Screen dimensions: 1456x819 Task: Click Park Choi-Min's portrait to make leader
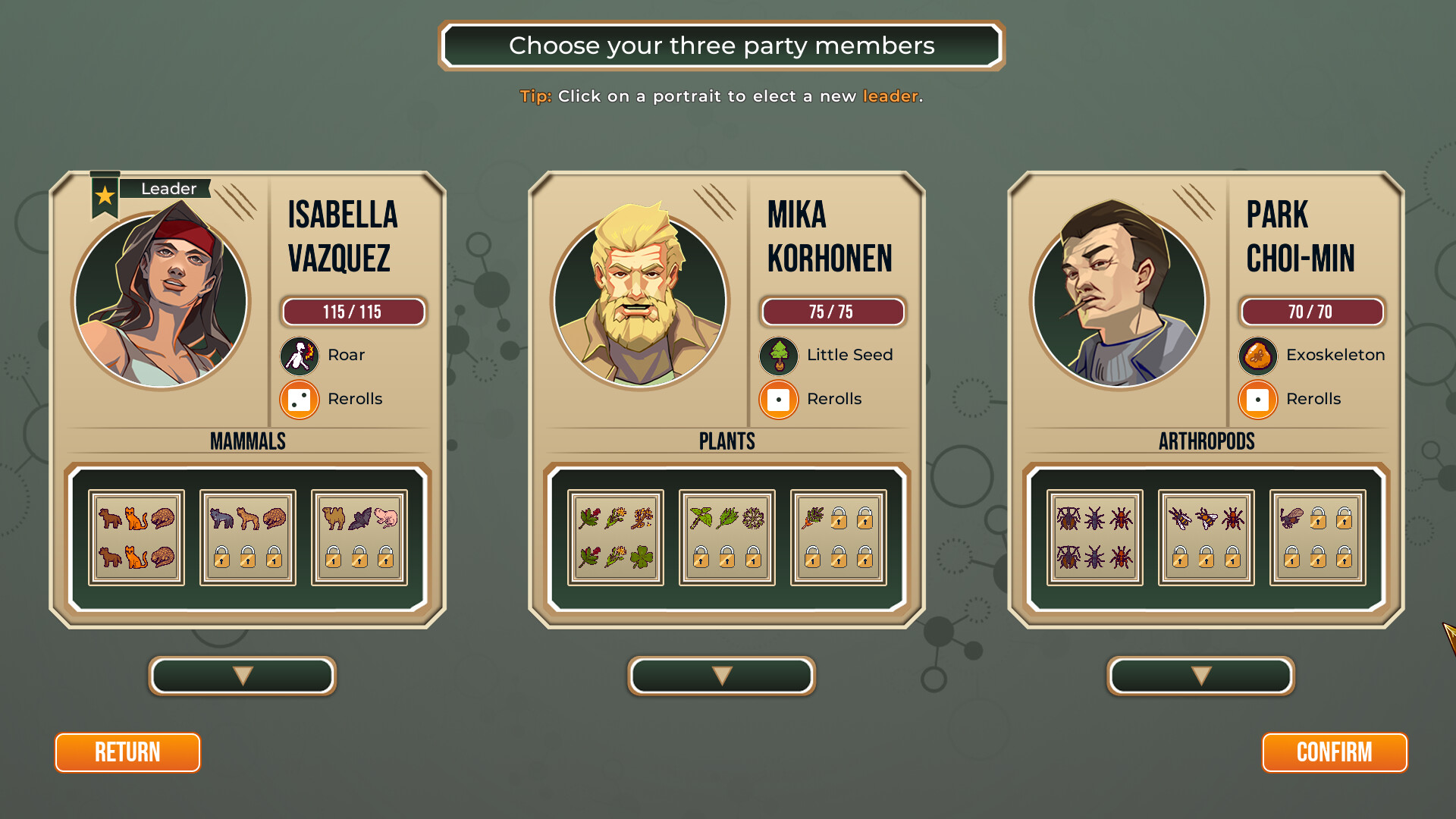point(1119,300)
